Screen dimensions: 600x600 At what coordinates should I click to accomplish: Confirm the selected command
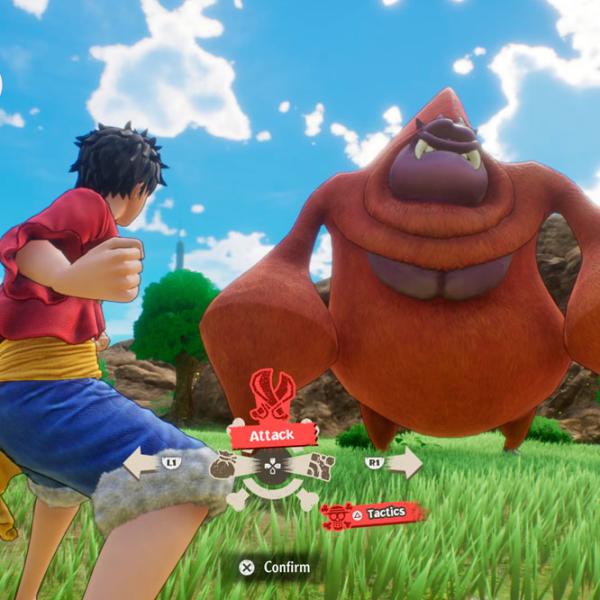pyautogui.click(x=275, y=567)
